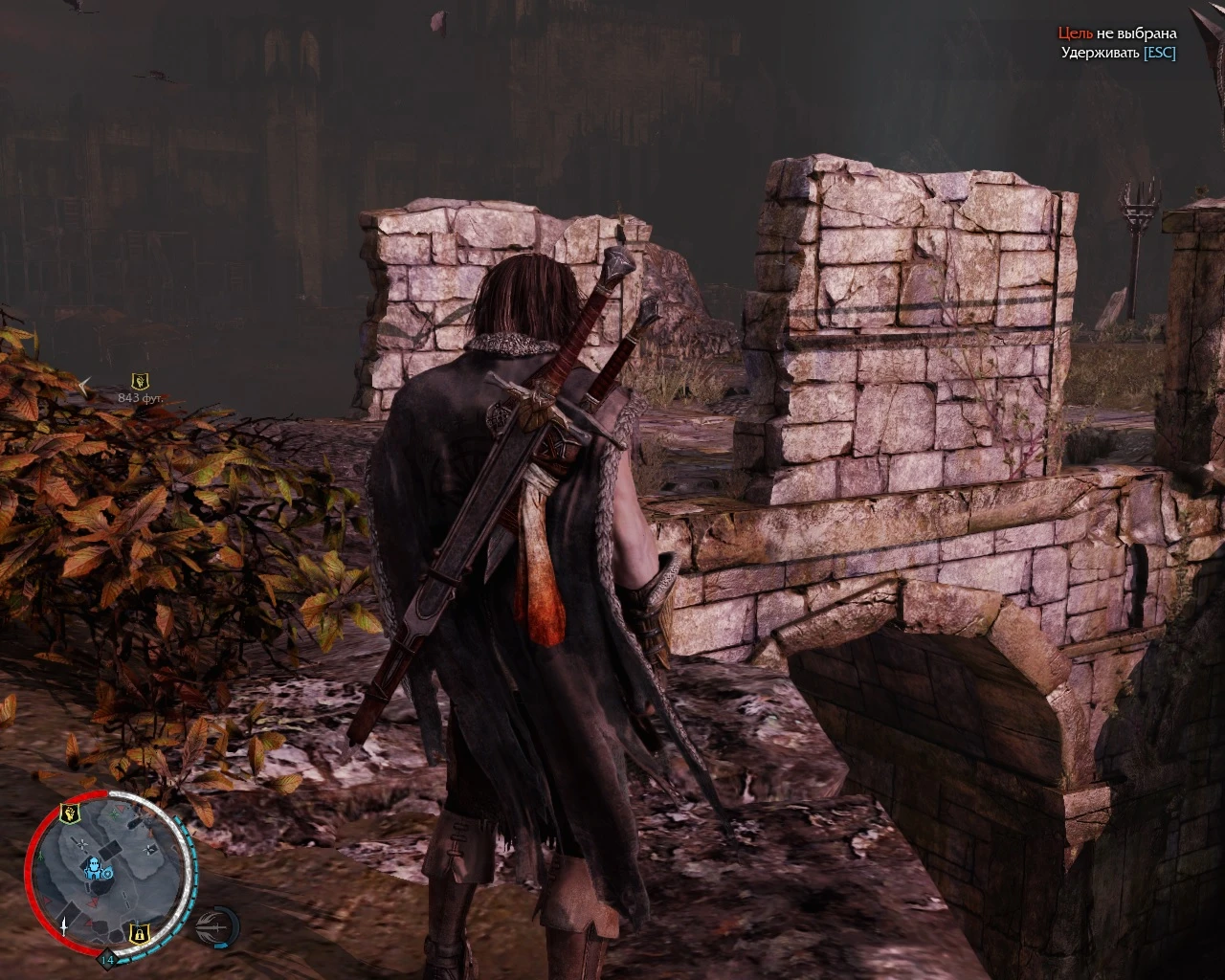The width and height of the screenshot is (1225, 980).
Task: Click the Удерживать hold prompt
Action: [1102, 52]
